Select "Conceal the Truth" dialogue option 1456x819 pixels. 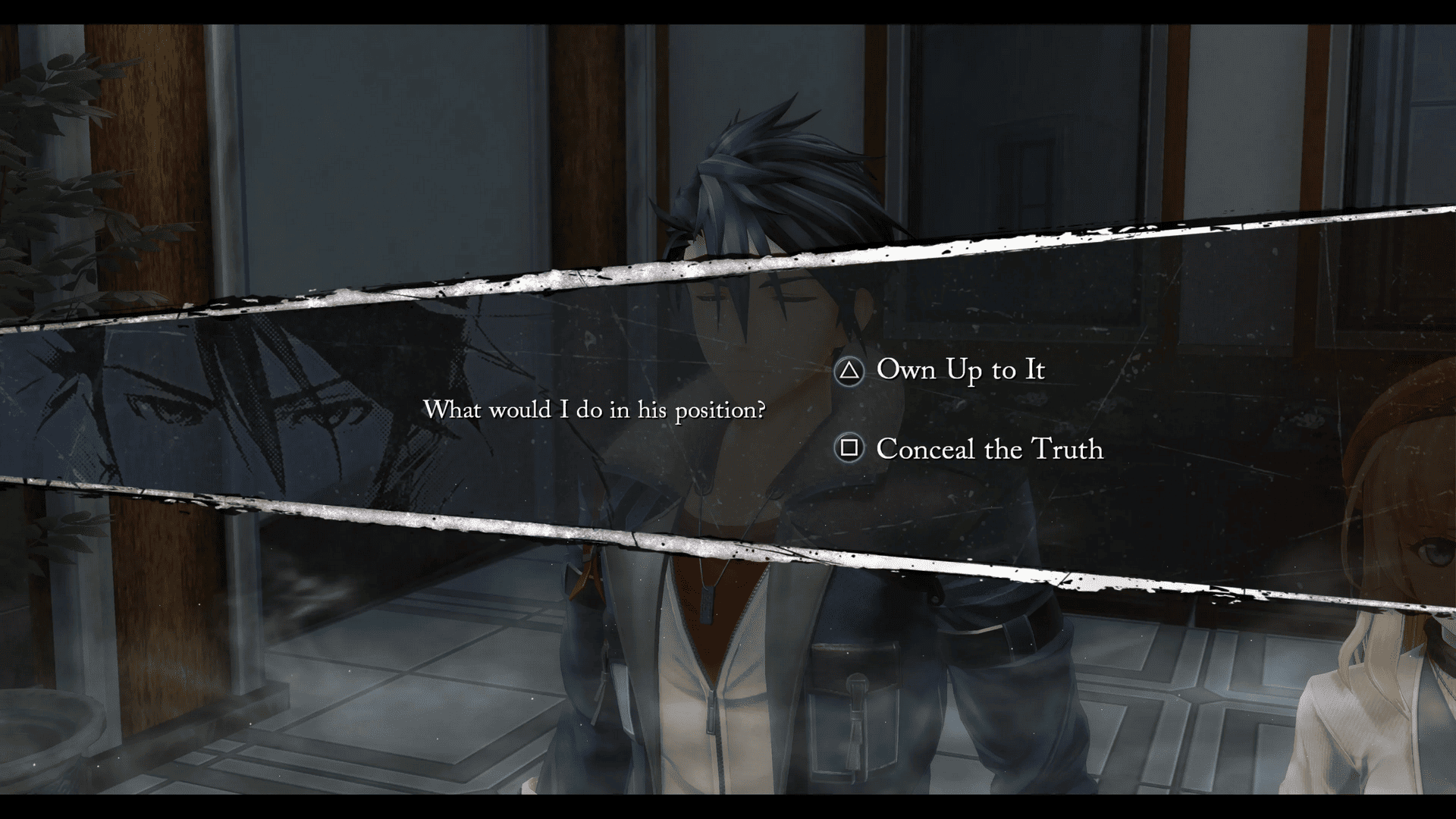[989, 449]
